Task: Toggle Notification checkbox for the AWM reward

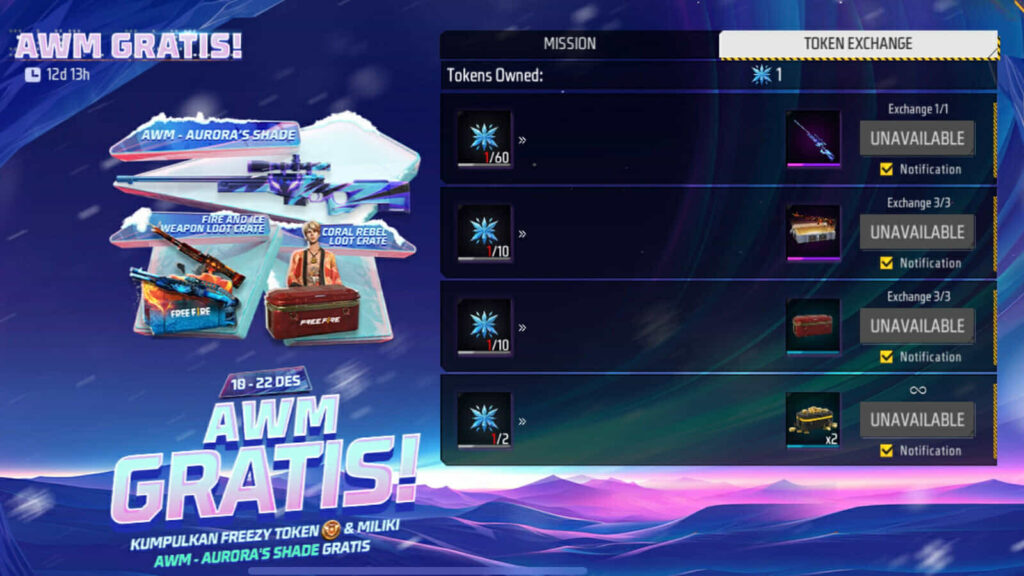Action: 886,169
